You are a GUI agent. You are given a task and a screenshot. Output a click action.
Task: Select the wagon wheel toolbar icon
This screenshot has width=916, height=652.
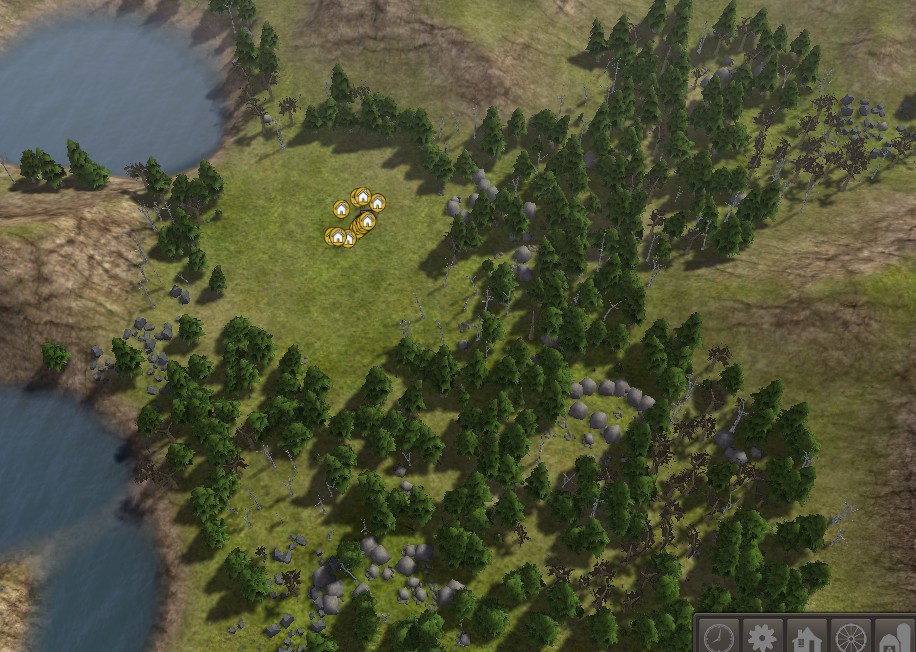(x=851, y=637)
